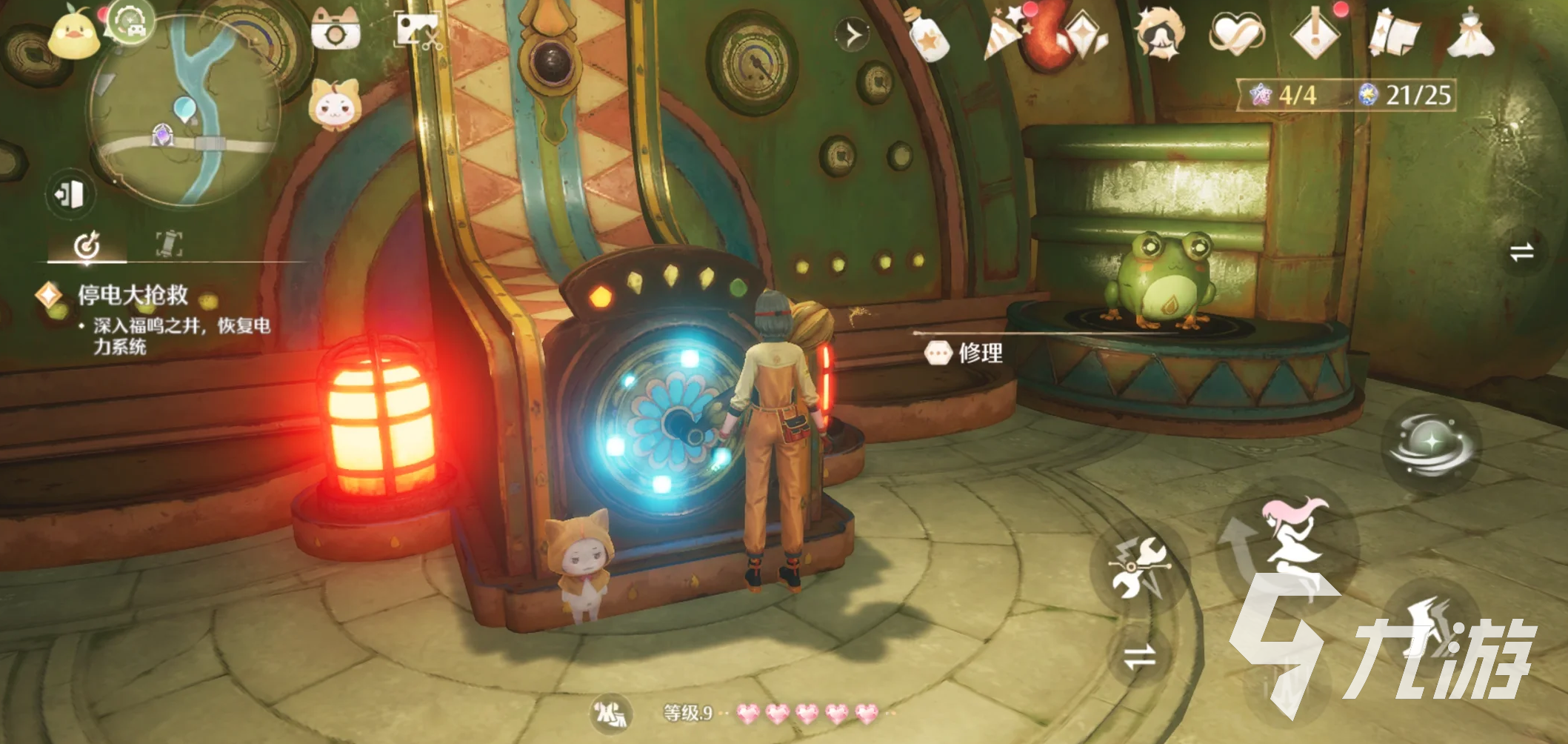Exit the area via door icon
Viewport: 1568px width, 744px height.
70,196
